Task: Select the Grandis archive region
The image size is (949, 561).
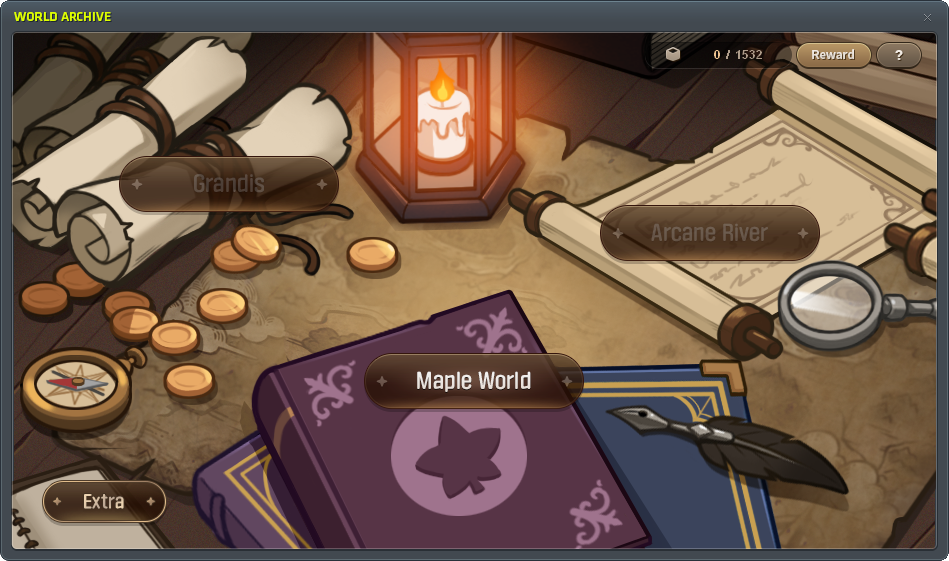Action: [229, 184]
